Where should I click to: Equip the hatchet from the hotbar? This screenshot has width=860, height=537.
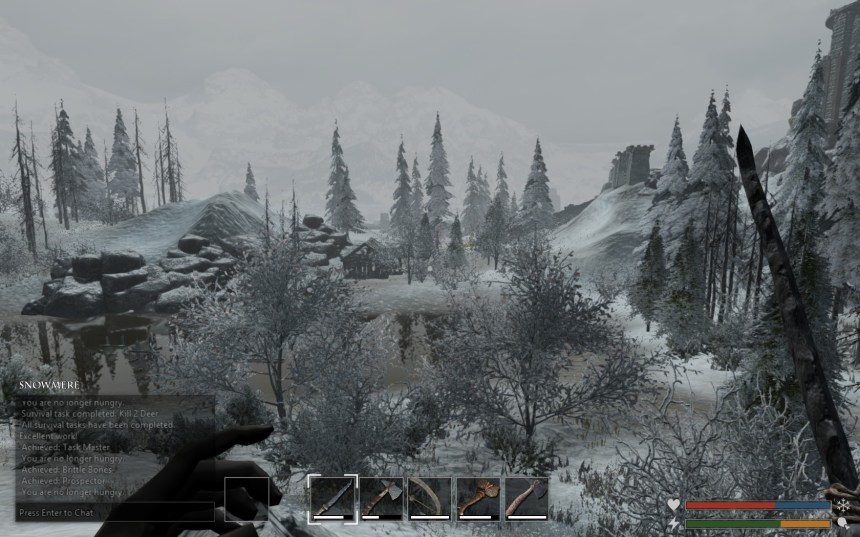[x=381, y=497]
